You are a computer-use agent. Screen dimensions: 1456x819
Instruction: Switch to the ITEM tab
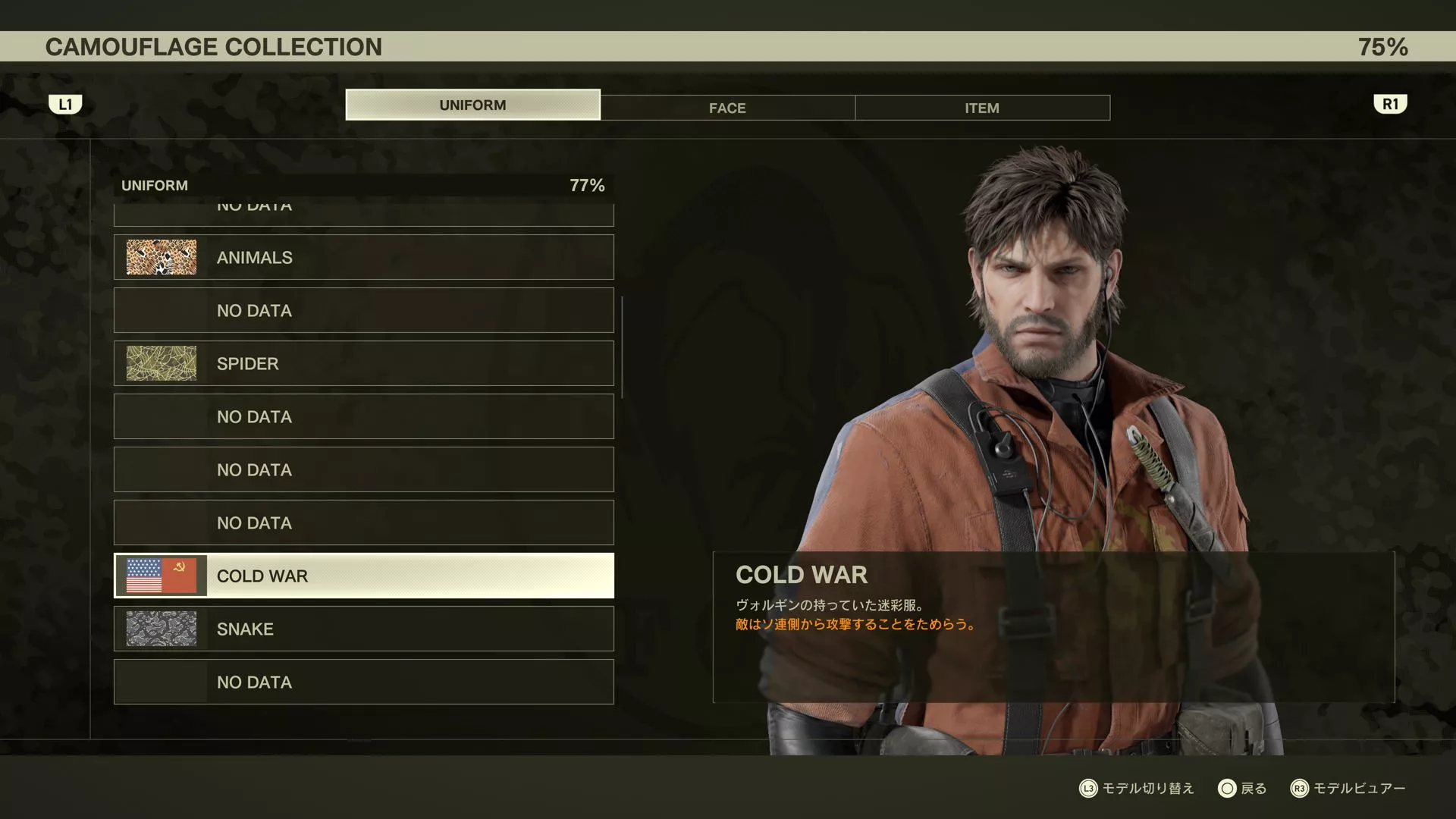pos(982,108)
